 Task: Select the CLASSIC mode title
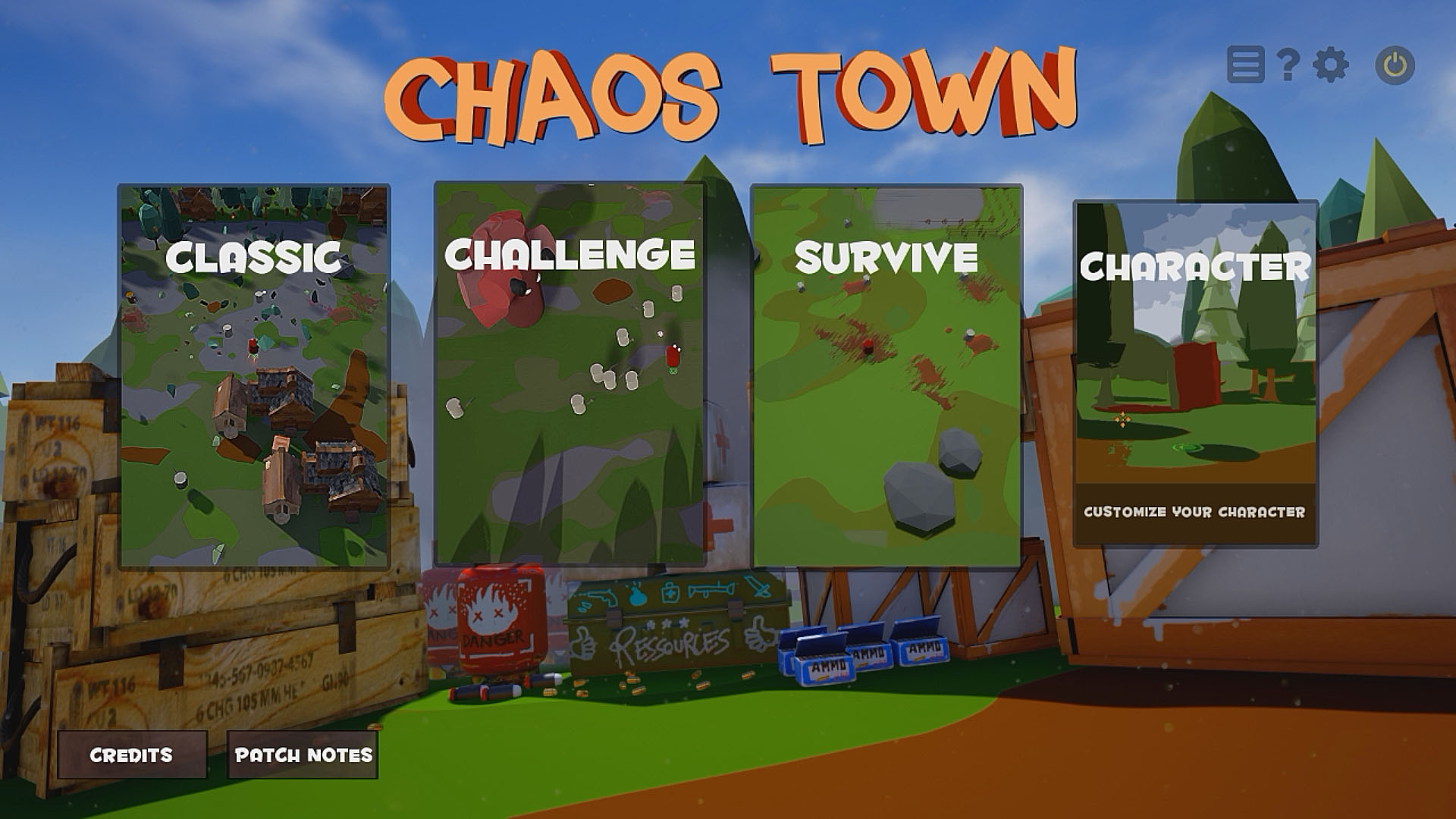click(257, 259)
